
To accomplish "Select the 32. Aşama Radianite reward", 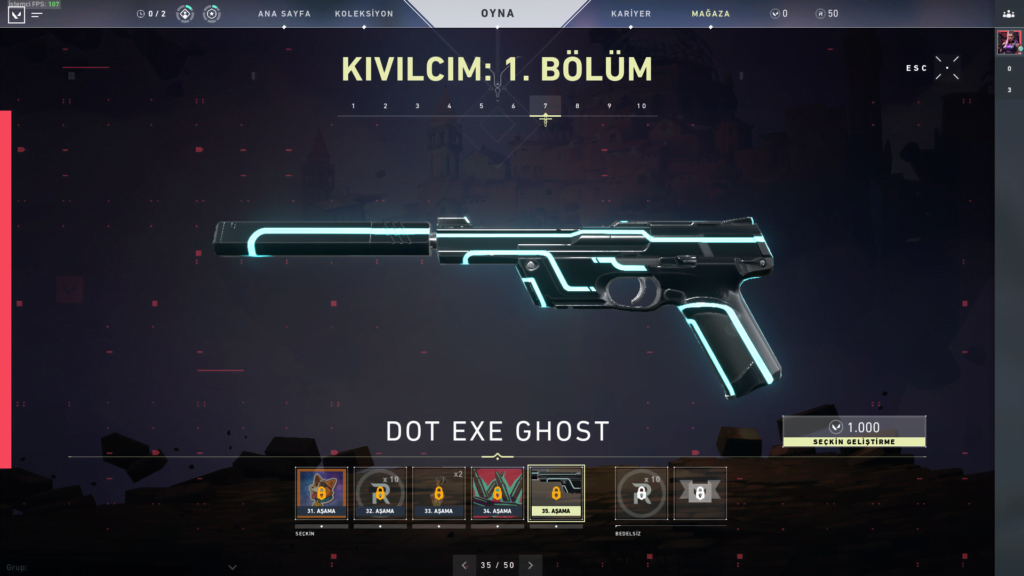I will tap(379, 493).
